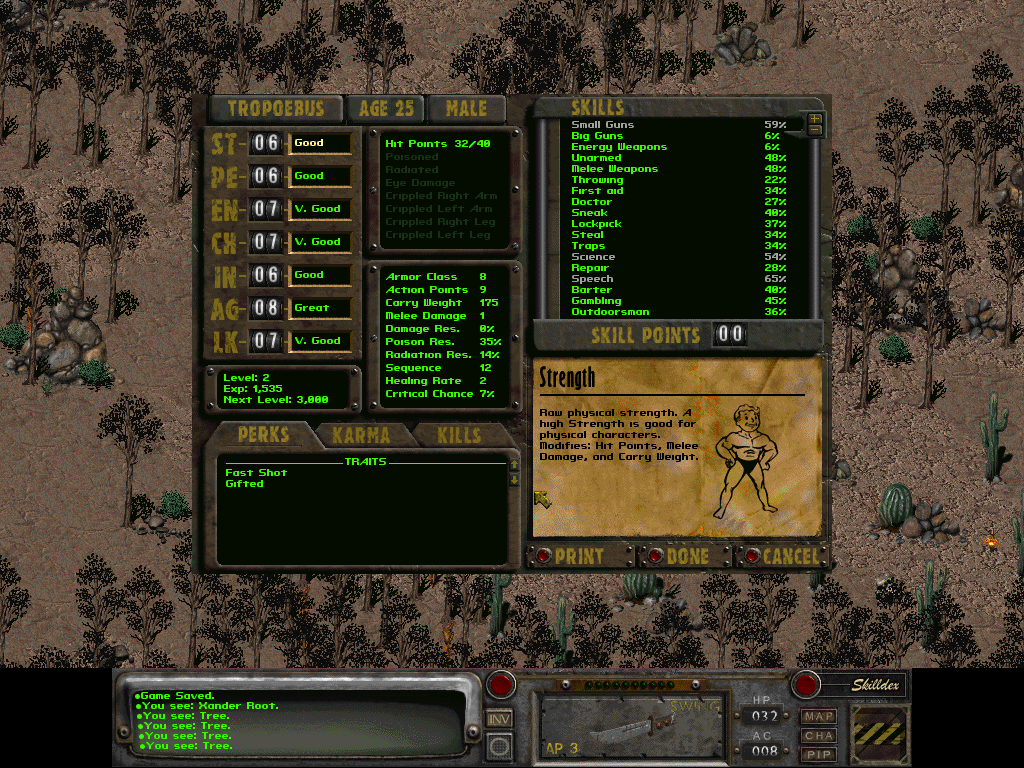Open the MAP from the HUD
Viewport: 1024px width, 768px height.
pos(818,717)
